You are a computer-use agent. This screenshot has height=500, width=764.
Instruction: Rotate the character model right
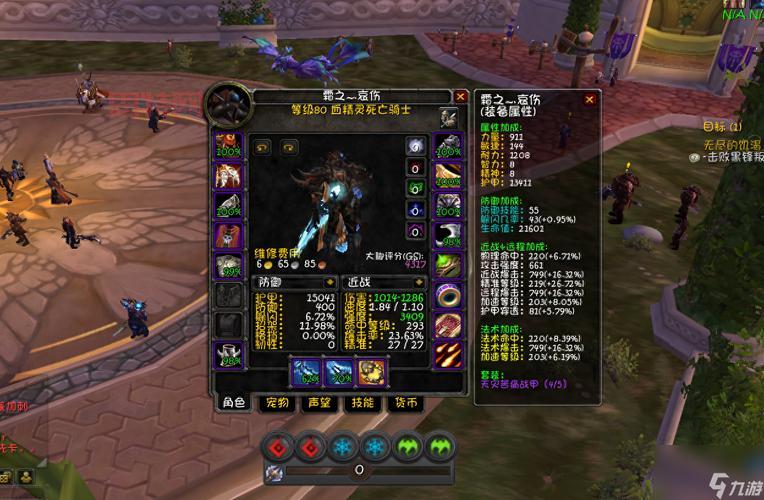point(289,146)
